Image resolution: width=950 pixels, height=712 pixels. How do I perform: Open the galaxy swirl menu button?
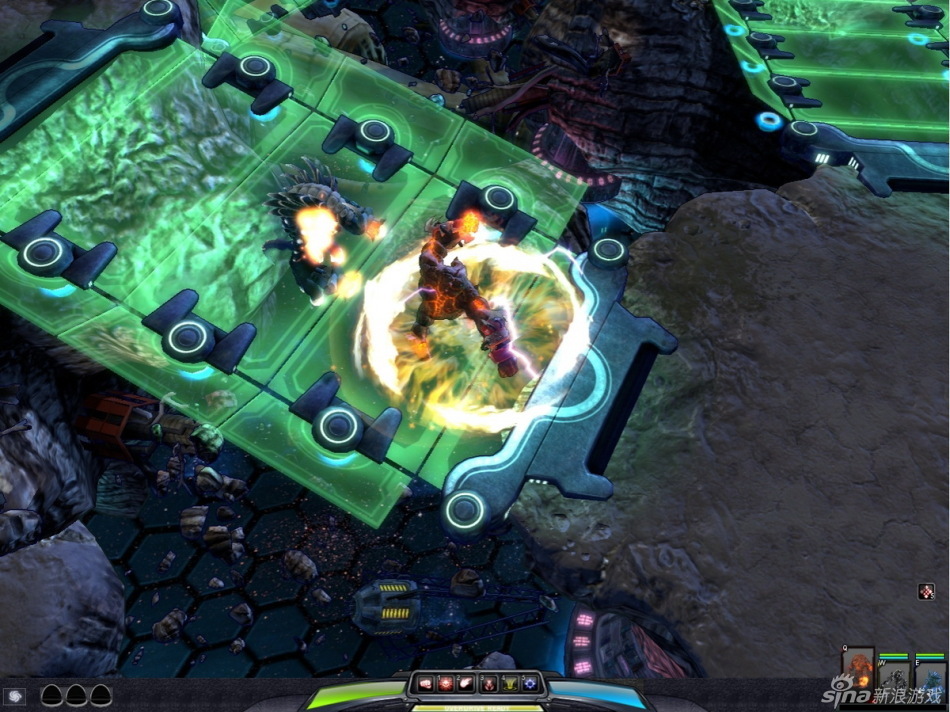(x=15, y=695)
